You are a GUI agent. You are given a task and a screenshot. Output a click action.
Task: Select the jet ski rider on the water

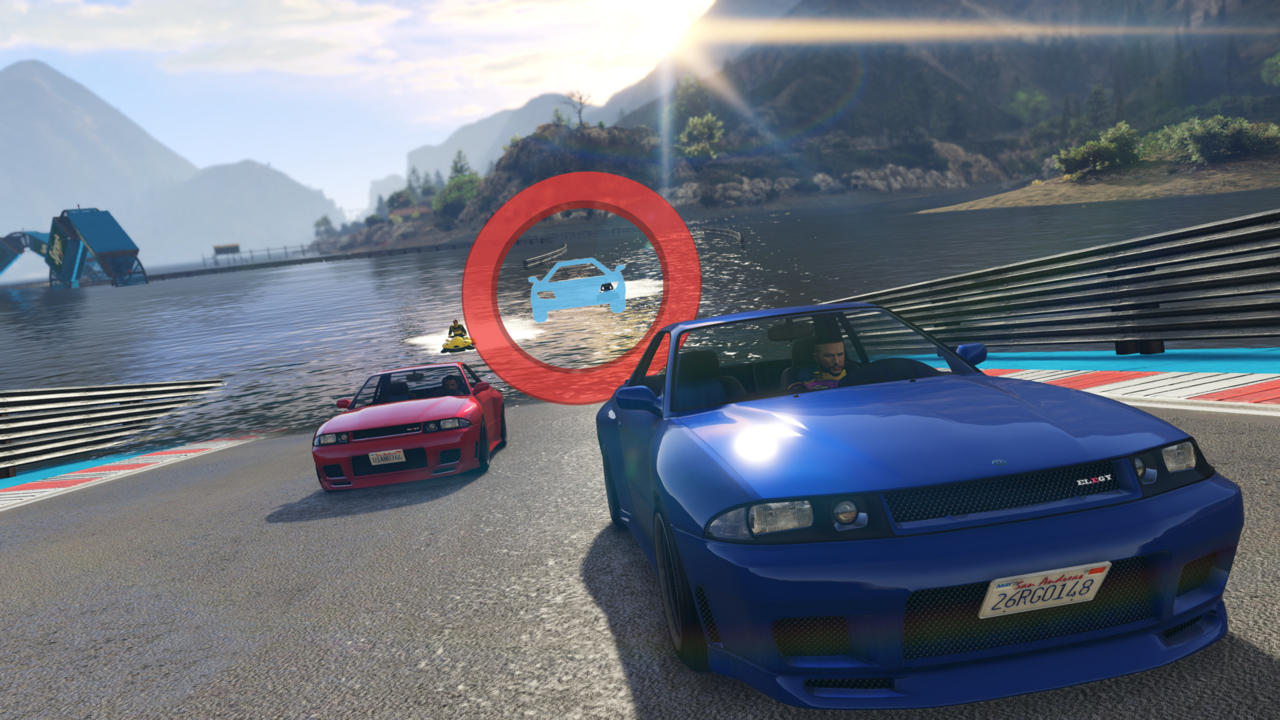456,328
